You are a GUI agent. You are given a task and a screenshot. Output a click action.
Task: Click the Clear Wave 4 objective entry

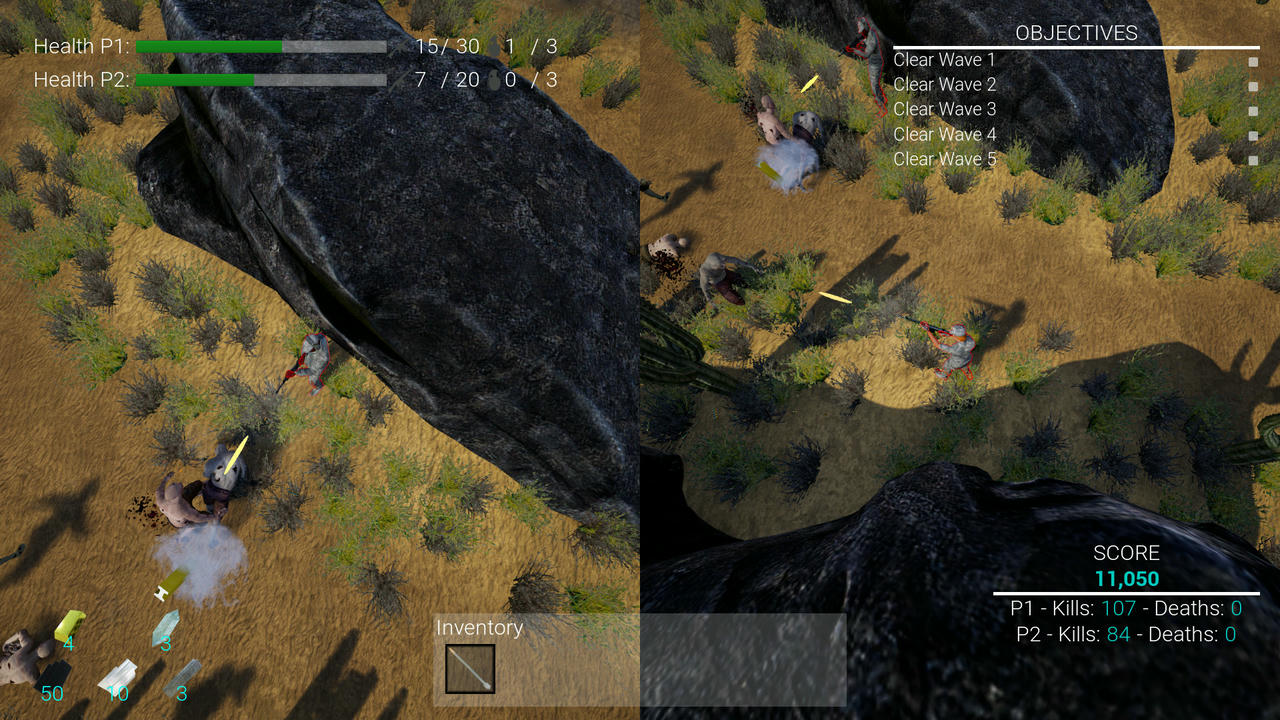pyautogui.click(x=944, y=134)
